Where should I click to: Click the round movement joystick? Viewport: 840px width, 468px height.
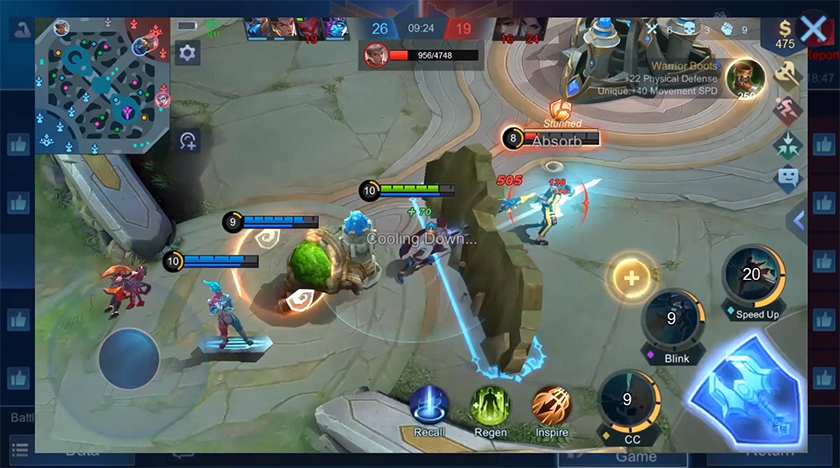129,359
